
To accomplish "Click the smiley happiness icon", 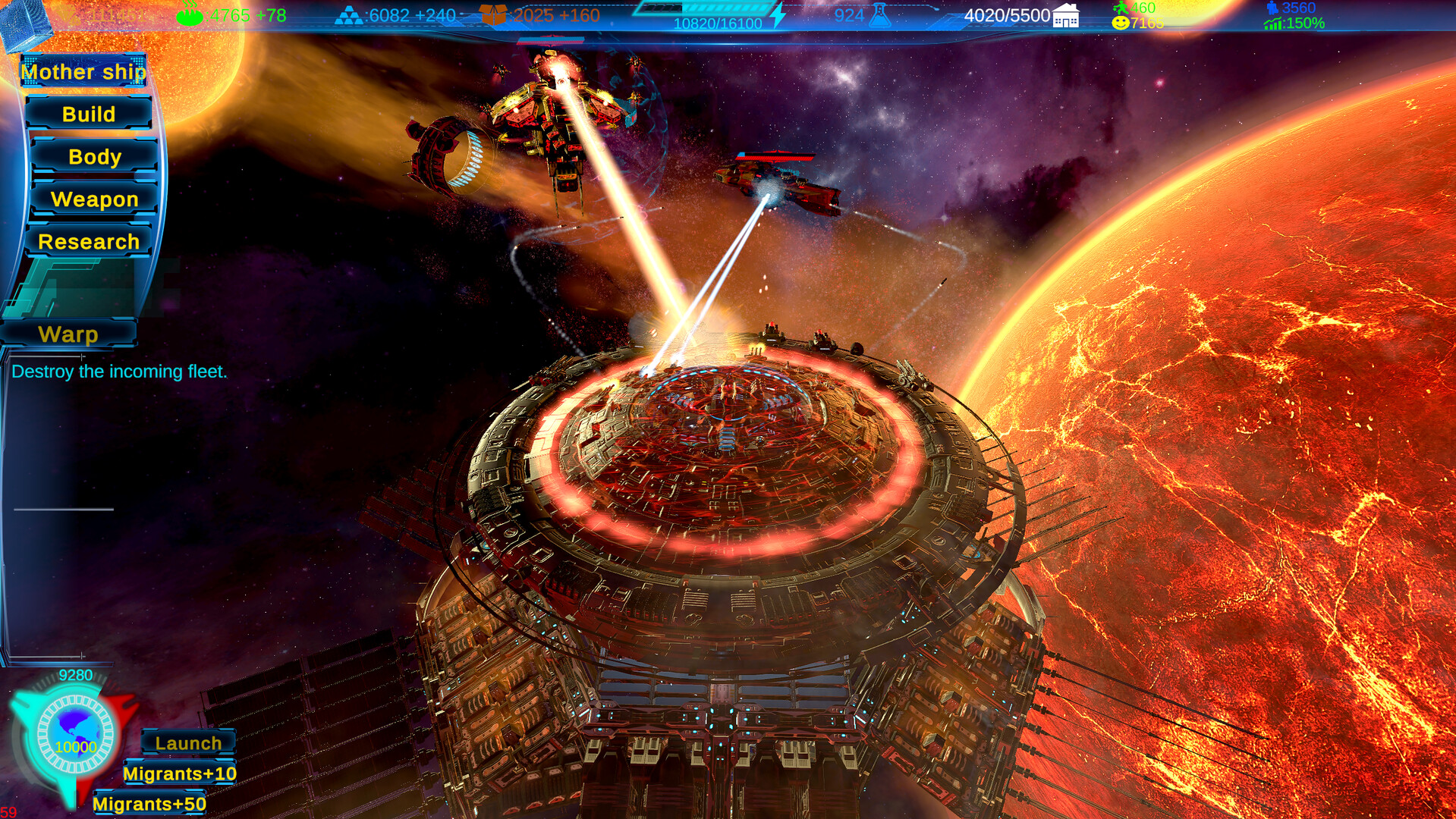I will (x=1120, y=22).
